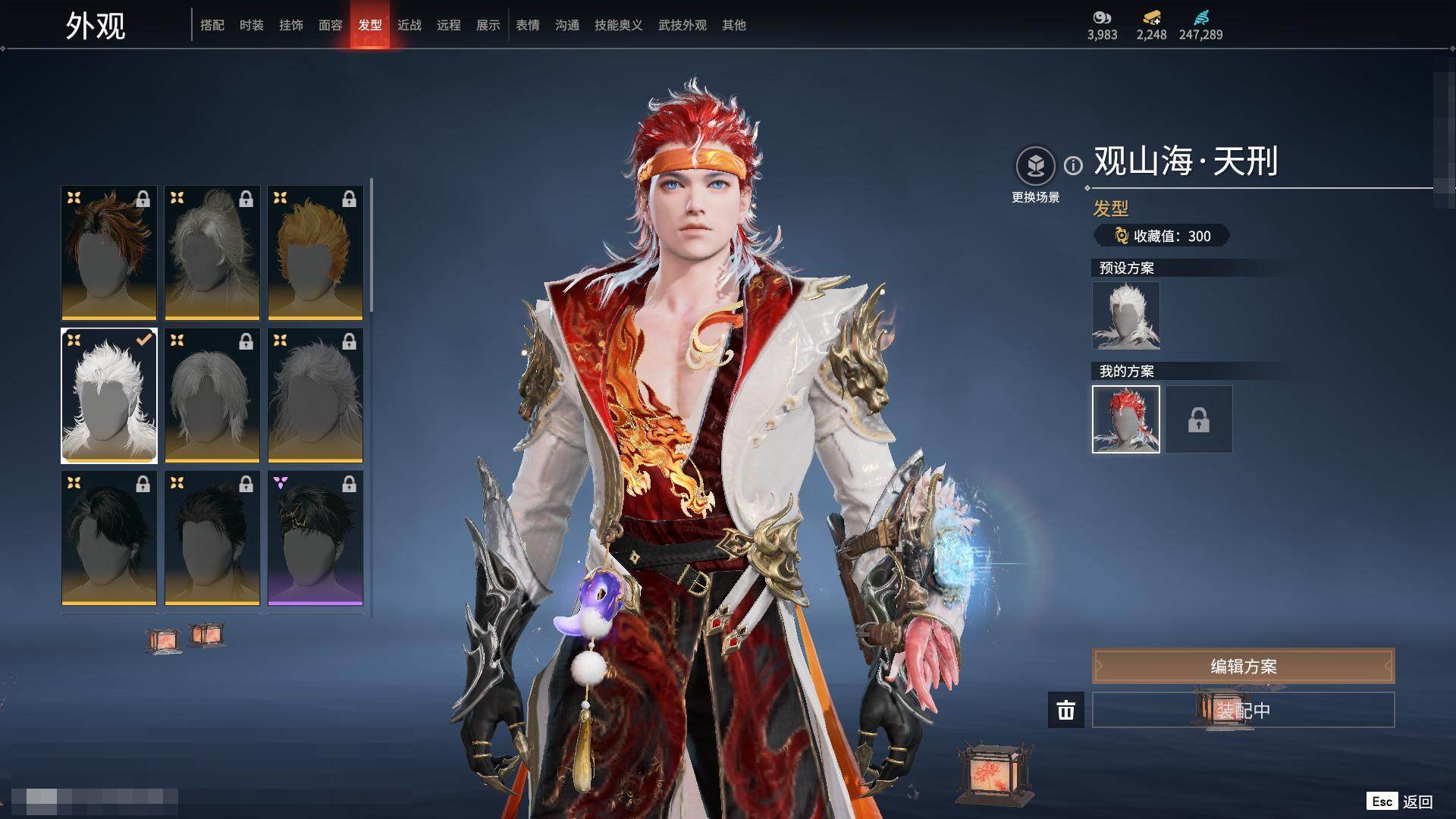Go to the 面容 tab

click(x=331, y=25)
